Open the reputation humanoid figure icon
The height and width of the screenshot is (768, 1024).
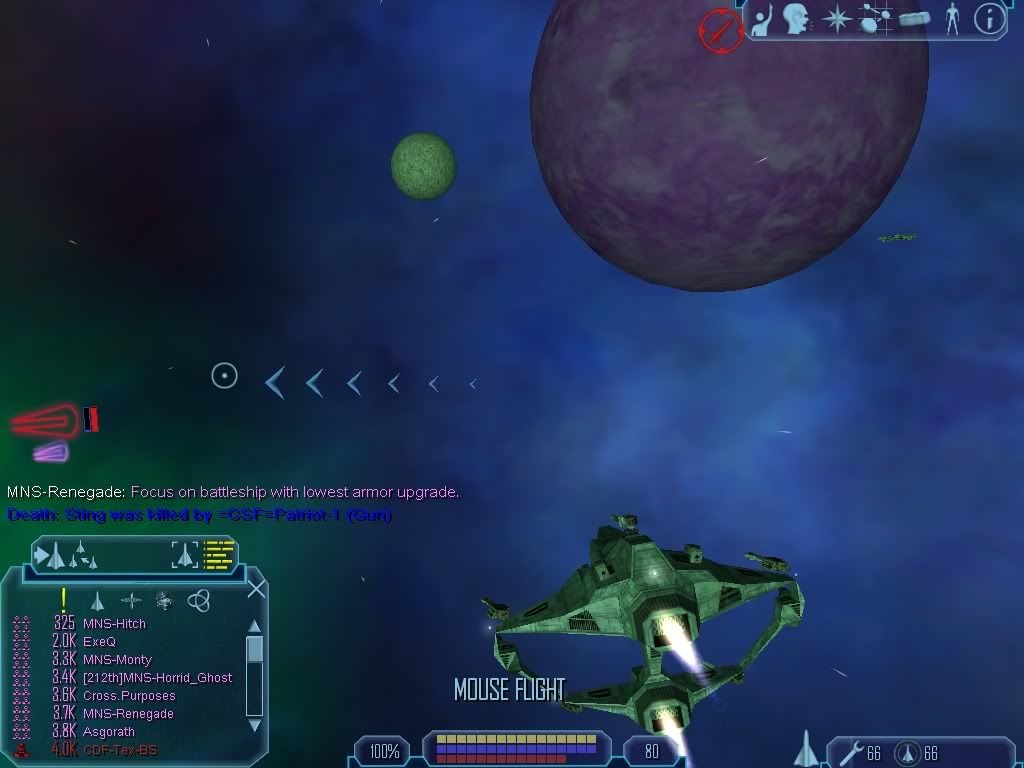pyautogui.click(x=952, y=19)
